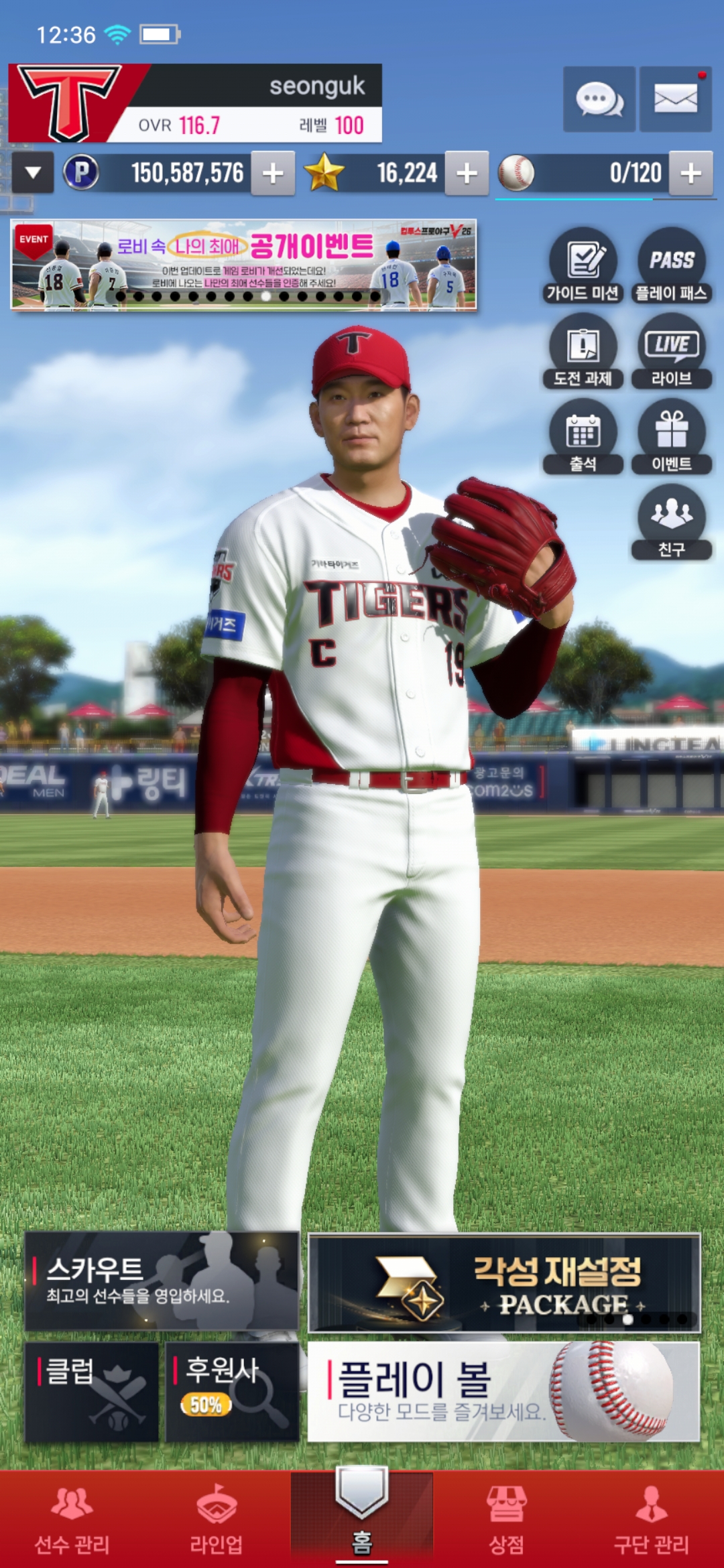
Task: Open the 클럽 club menu
Action: pos(92,1391)
